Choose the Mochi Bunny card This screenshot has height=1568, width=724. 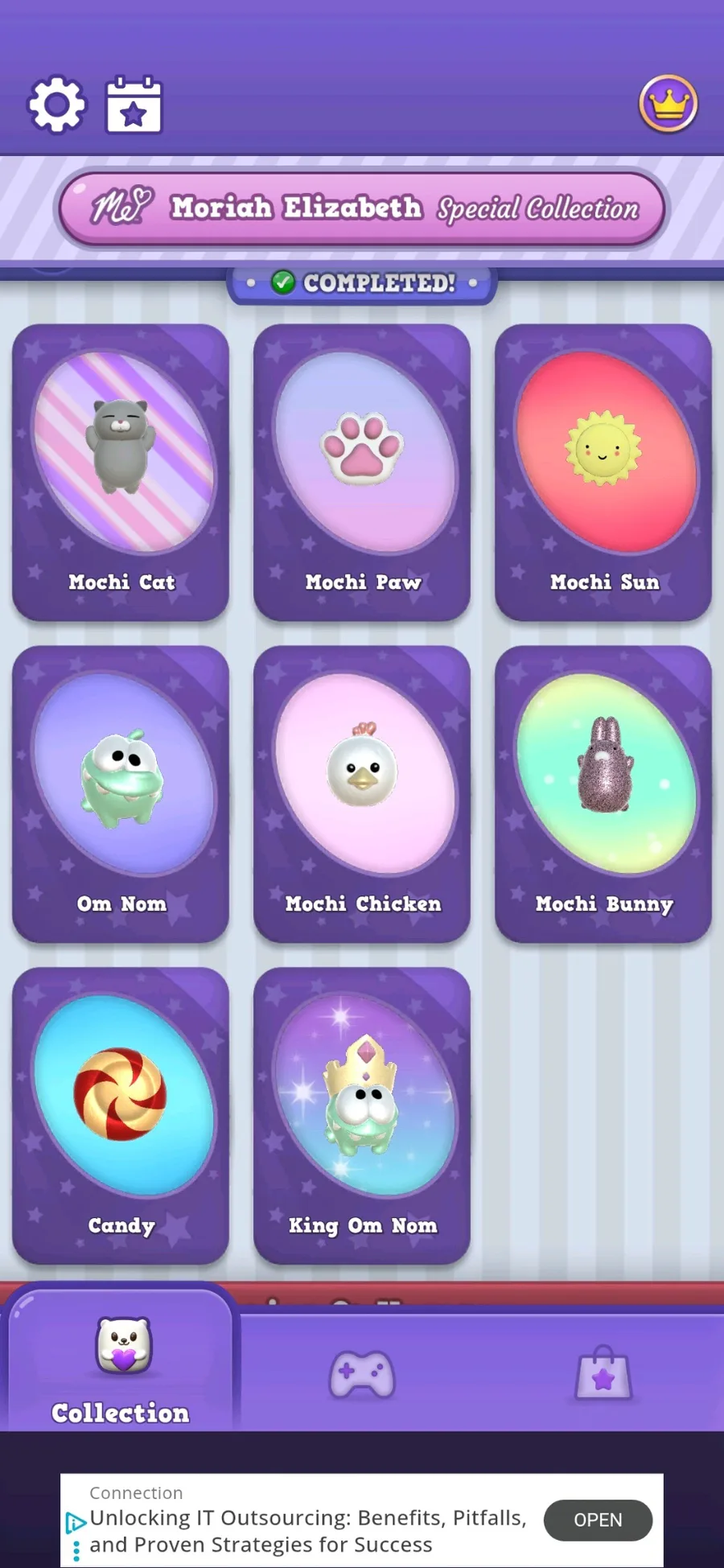[x=603, y=794]
